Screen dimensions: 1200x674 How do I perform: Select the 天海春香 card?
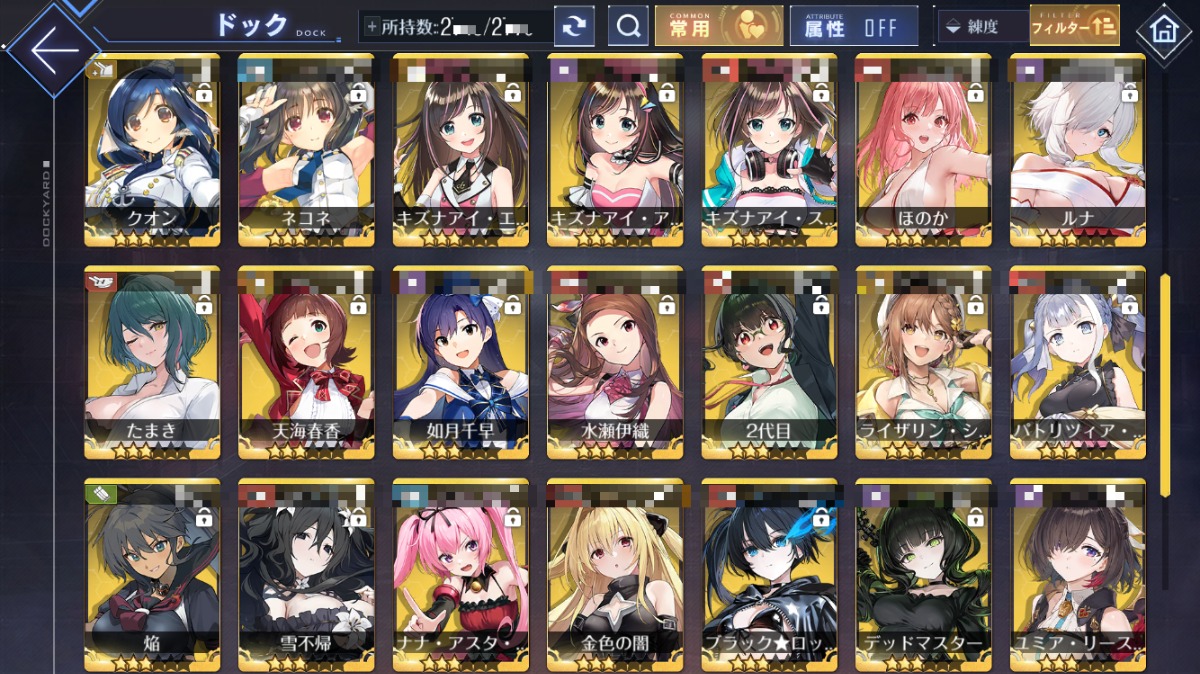tap(306, 362)
